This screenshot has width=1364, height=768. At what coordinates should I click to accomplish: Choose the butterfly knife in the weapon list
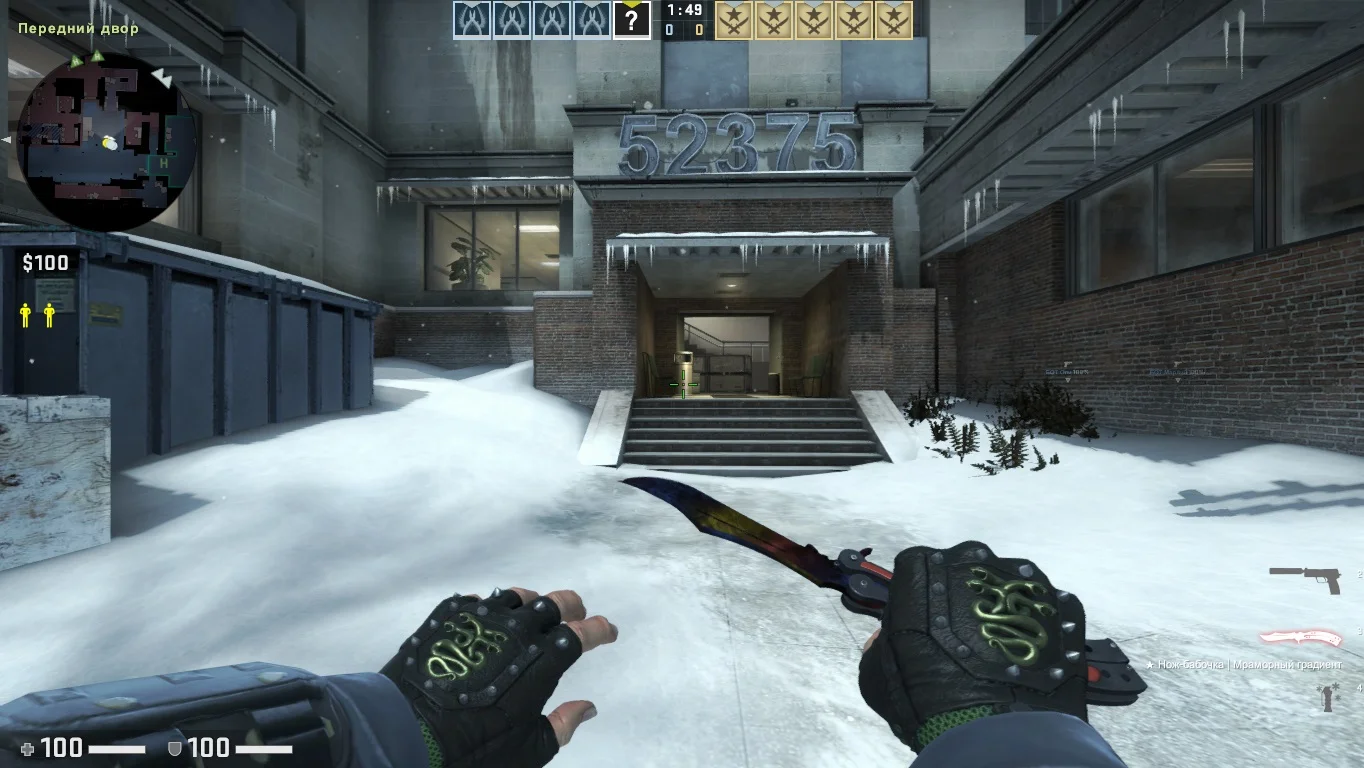coord(1298,638)
